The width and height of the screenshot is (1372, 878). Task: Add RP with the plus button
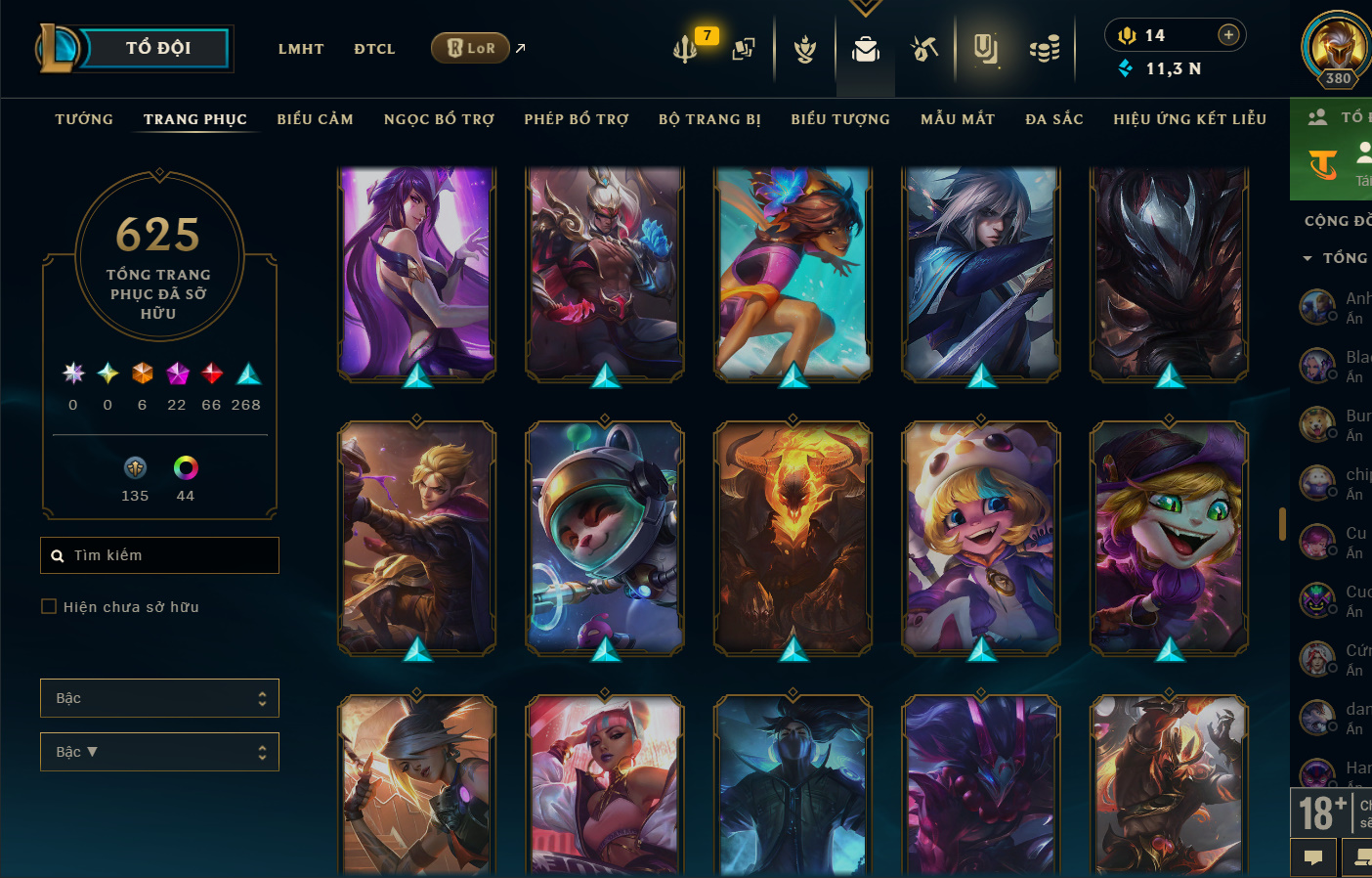point(1228,35)
